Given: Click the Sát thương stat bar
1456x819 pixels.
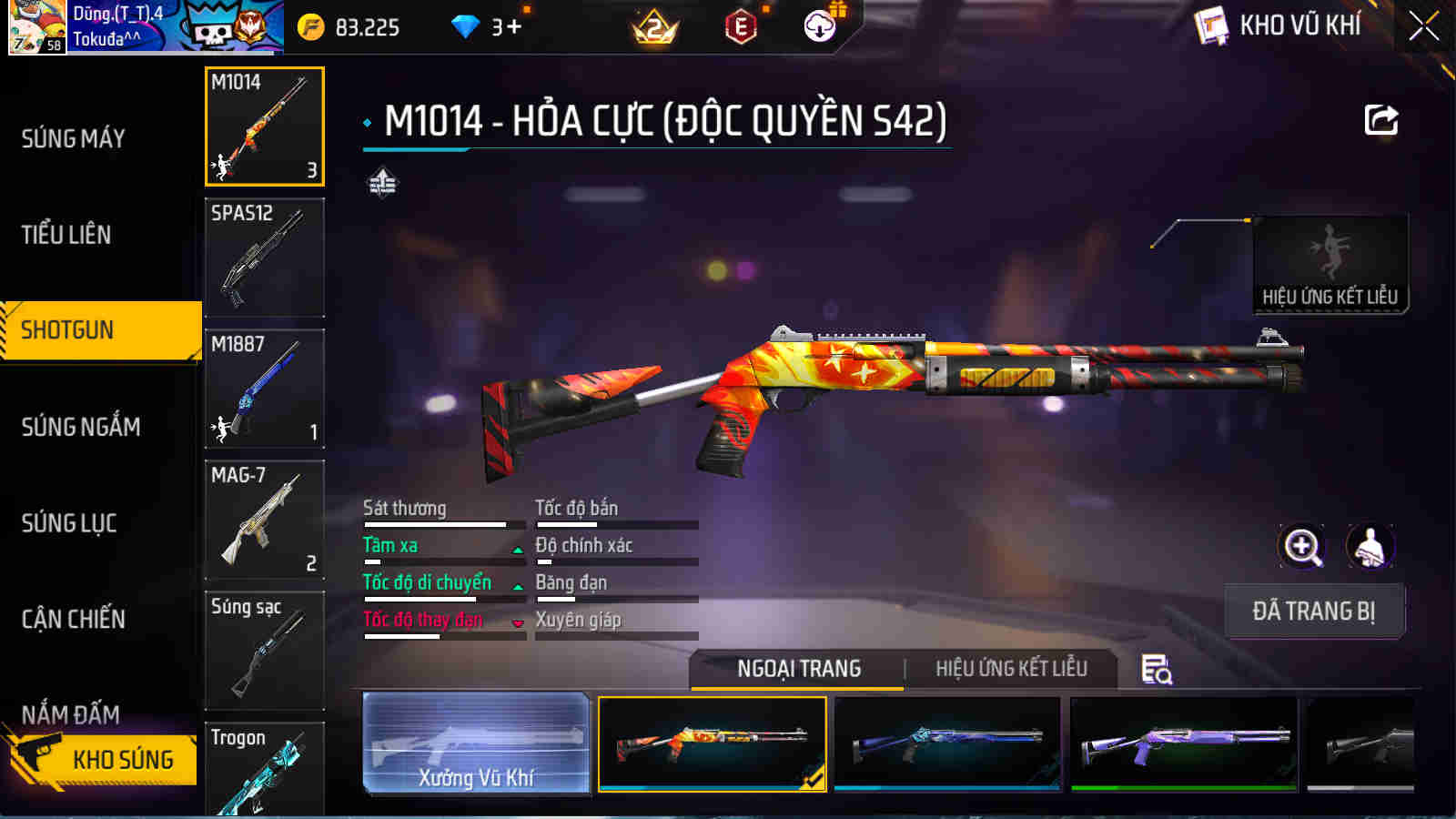Looking at the screenshot, I should click(x=443, y=523).
